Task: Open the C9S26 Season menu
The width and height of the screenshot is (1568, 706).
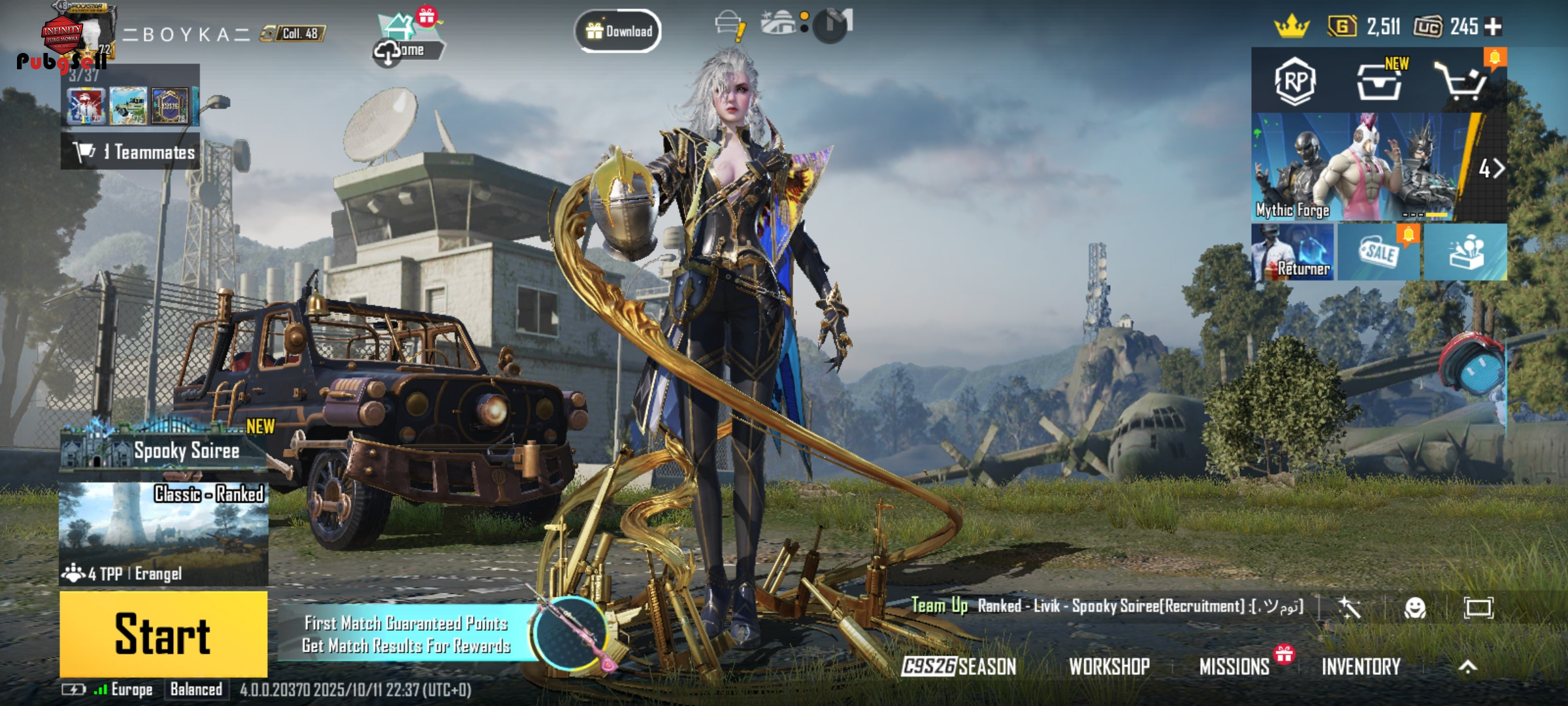Action: coord(959,666)
